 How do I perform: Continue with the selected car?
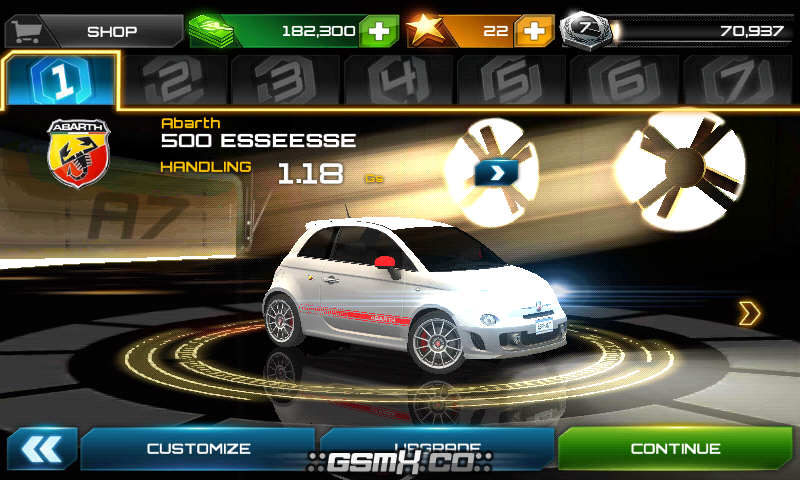[x=676, y=449]
